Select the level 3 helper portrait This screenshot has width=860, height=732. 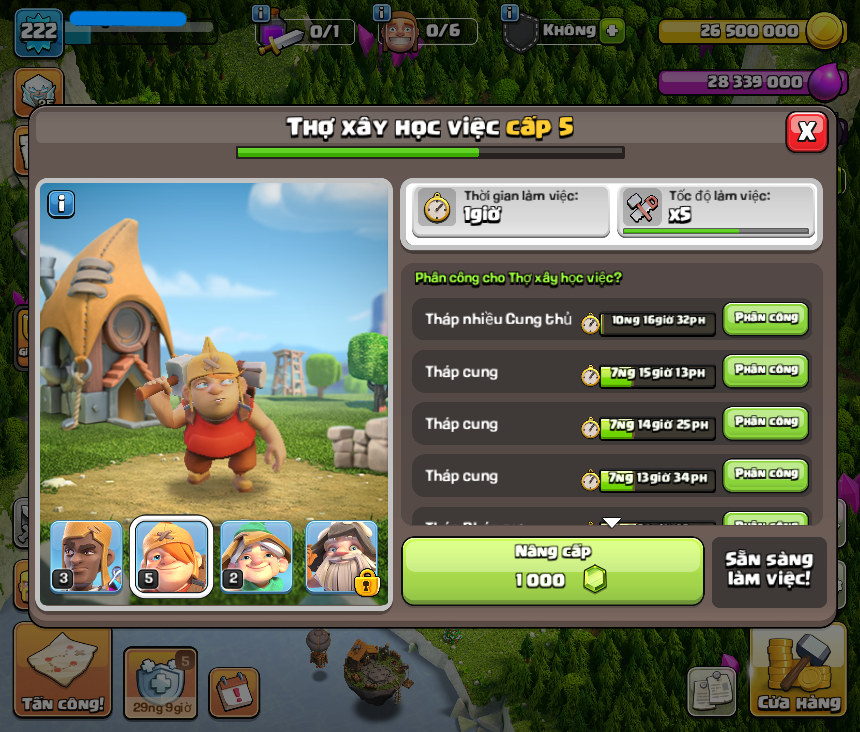point(86,557)
